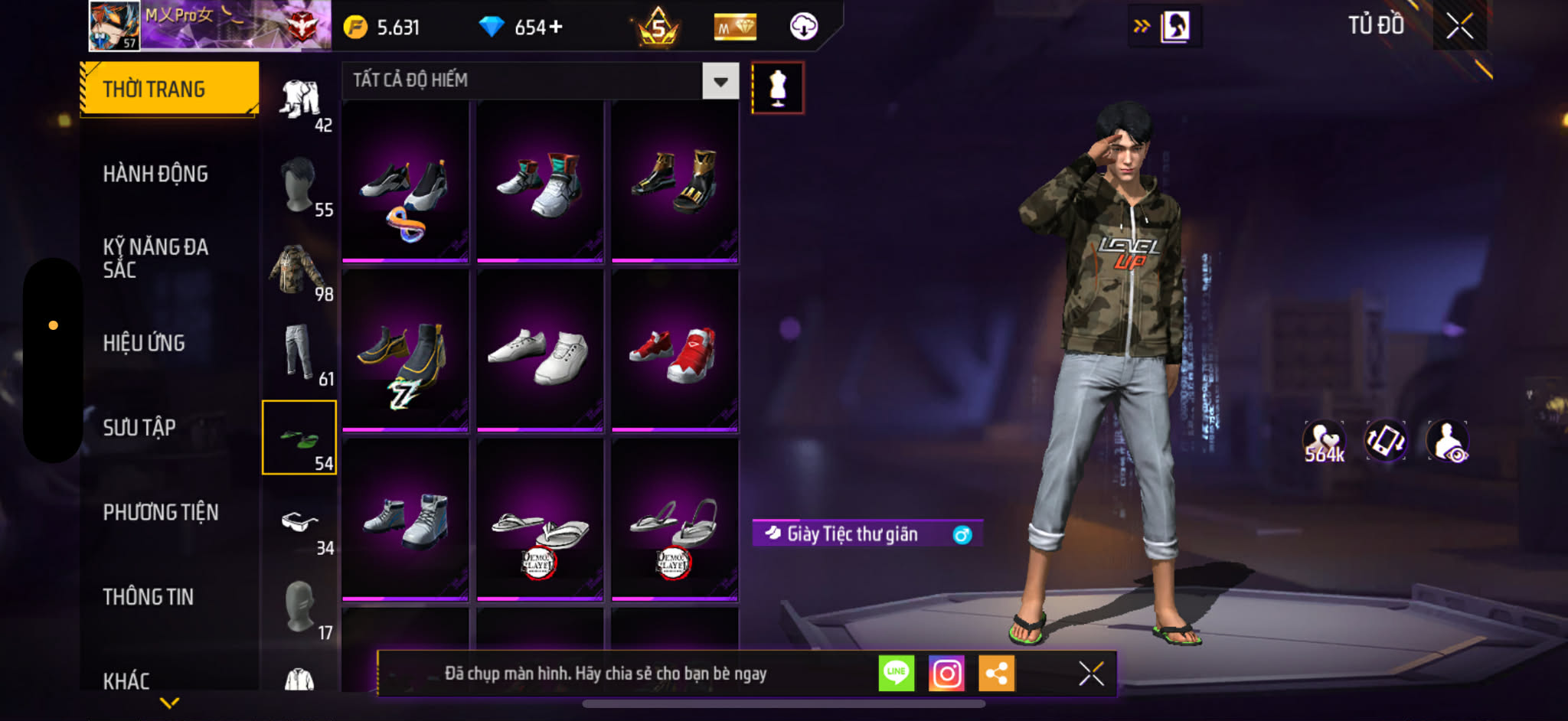The height and width of the screenshot is (721, 1568).
Task: Expand the Tất Cả Độ Hiếm dropdown
Action: tap(720, 81)
